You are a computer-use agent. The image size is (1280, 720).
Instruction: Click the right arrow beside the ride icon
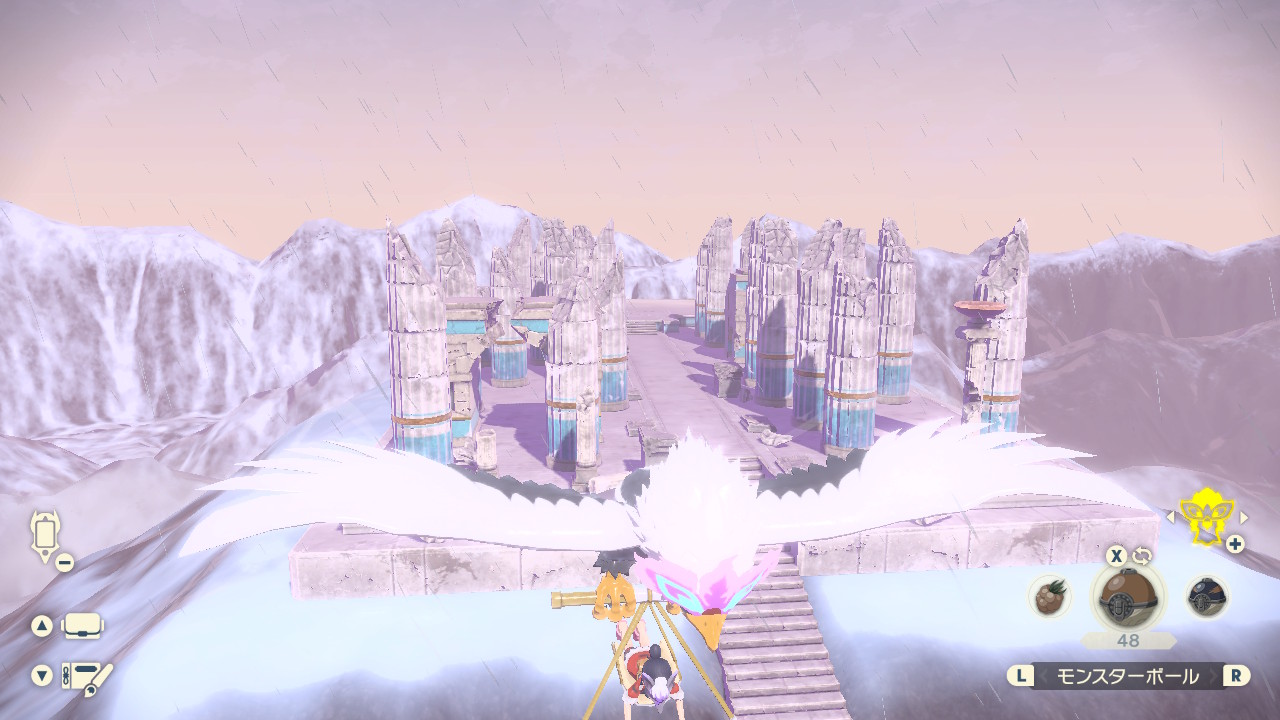(1244, 517)
